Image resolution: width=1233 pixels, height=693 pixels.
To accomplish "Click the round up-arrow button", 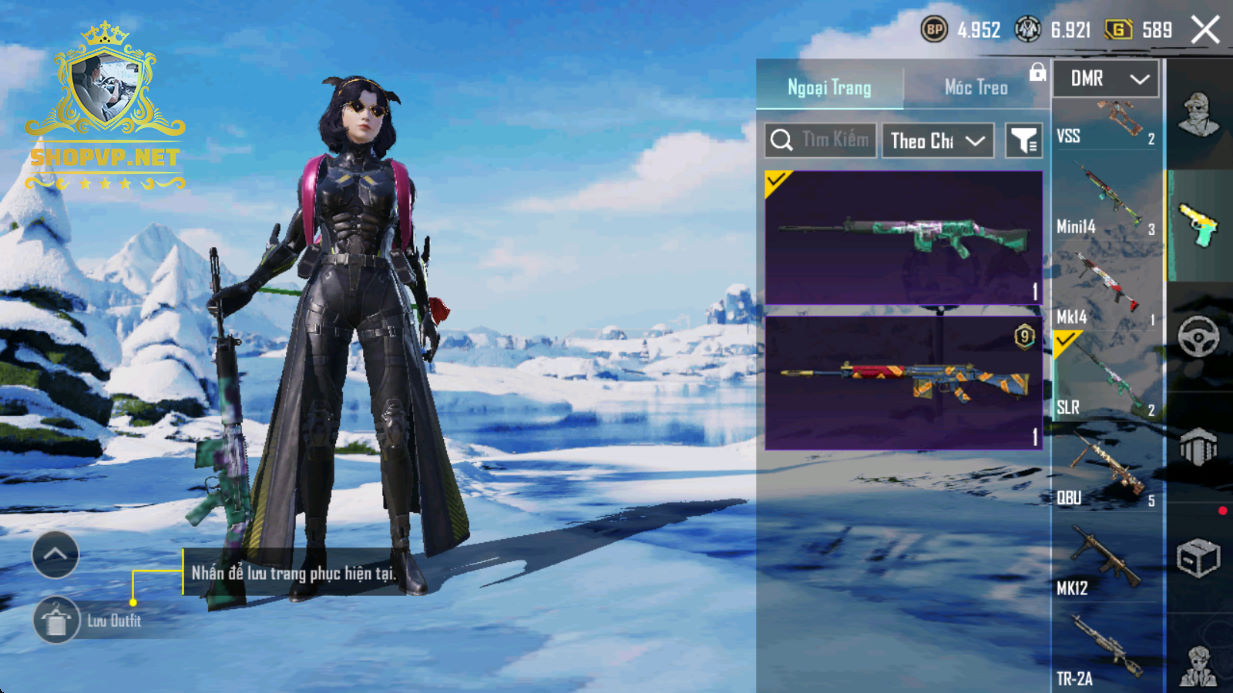I will point(55,554).
